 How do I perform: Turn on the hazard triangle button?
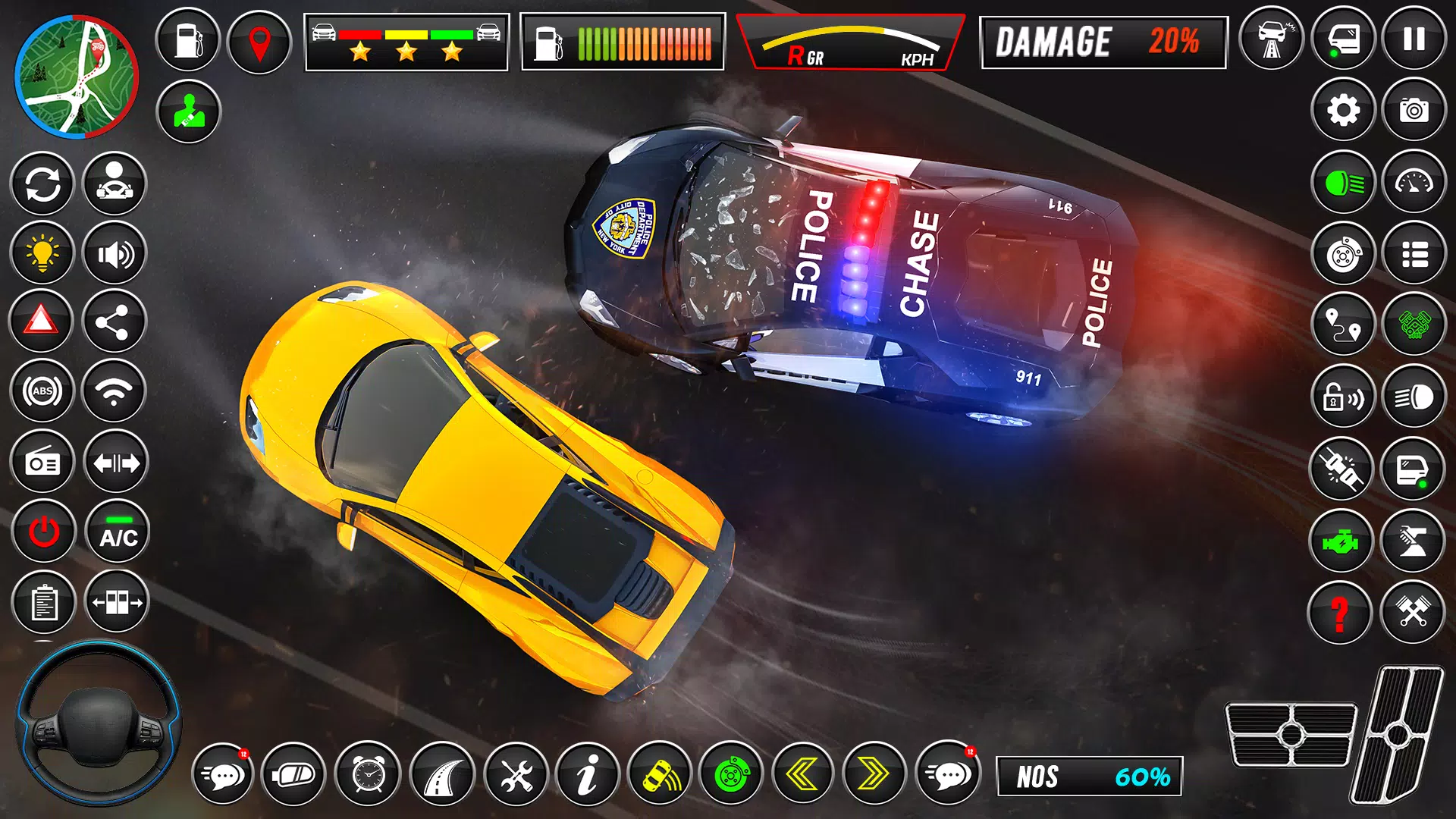tap(41, 322)
